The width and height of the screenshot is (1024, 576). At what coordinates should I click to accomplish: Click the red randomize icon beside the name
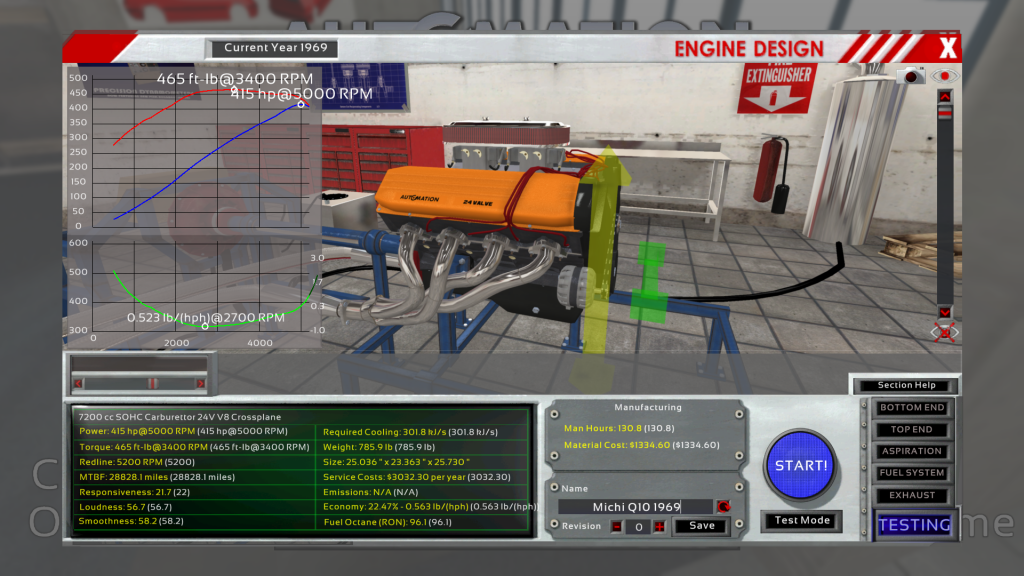pyautogui.click(x=723, y=507)
